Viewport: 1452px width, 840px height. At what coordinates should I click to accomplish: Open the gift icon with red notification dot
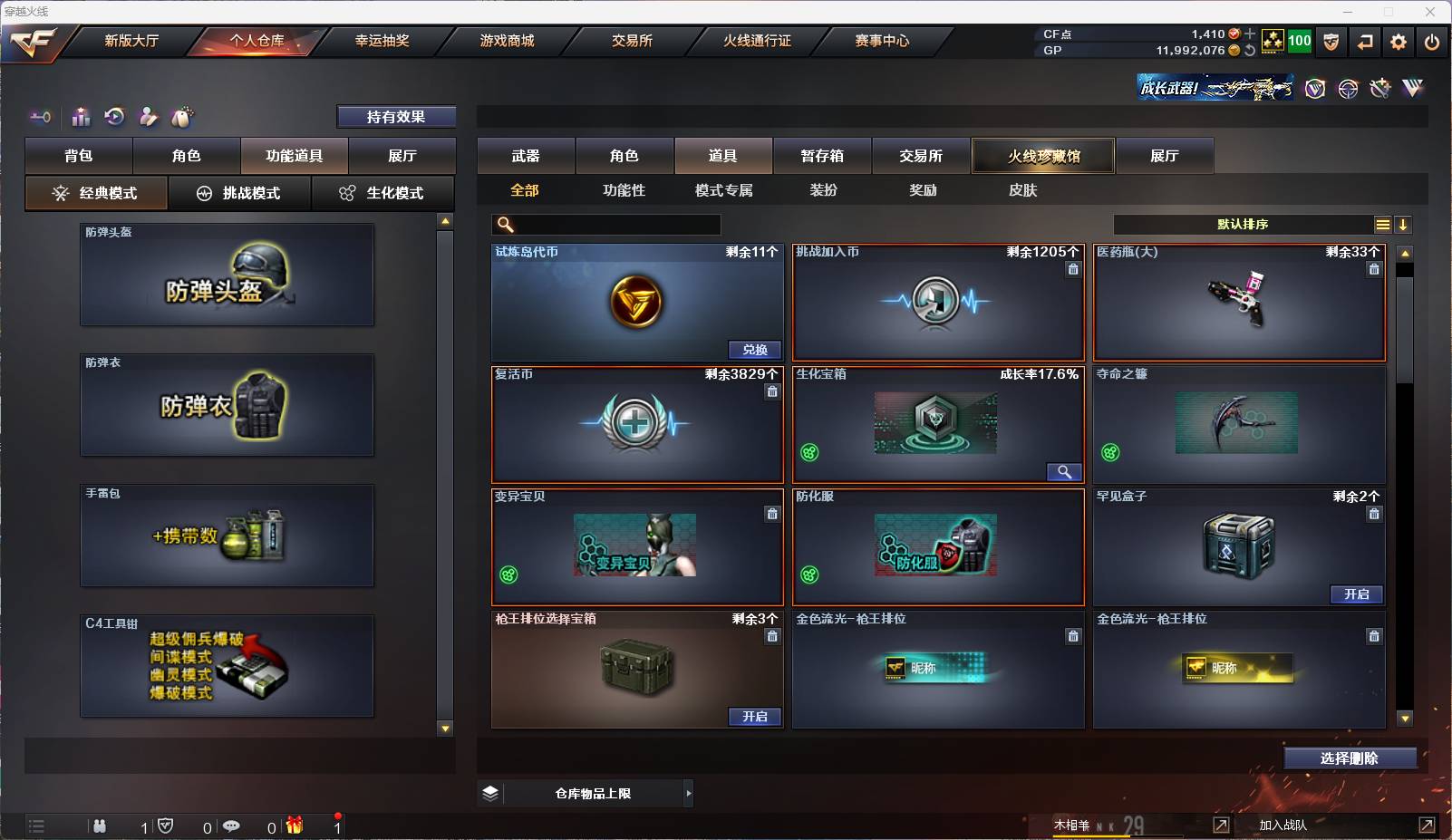tap(292, 826)
